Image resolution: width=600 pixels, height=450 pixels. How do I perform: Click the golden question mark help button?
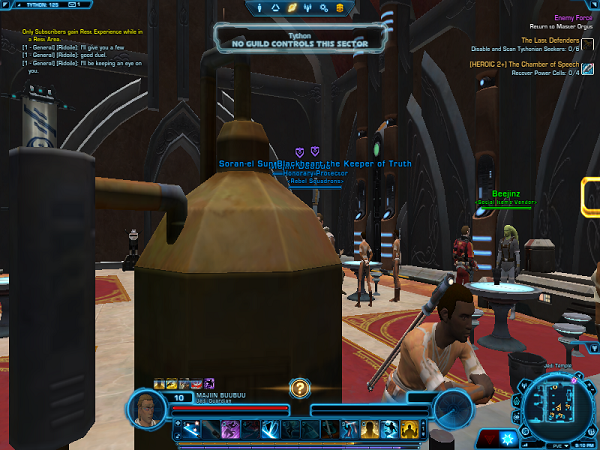tap(299, 388)
